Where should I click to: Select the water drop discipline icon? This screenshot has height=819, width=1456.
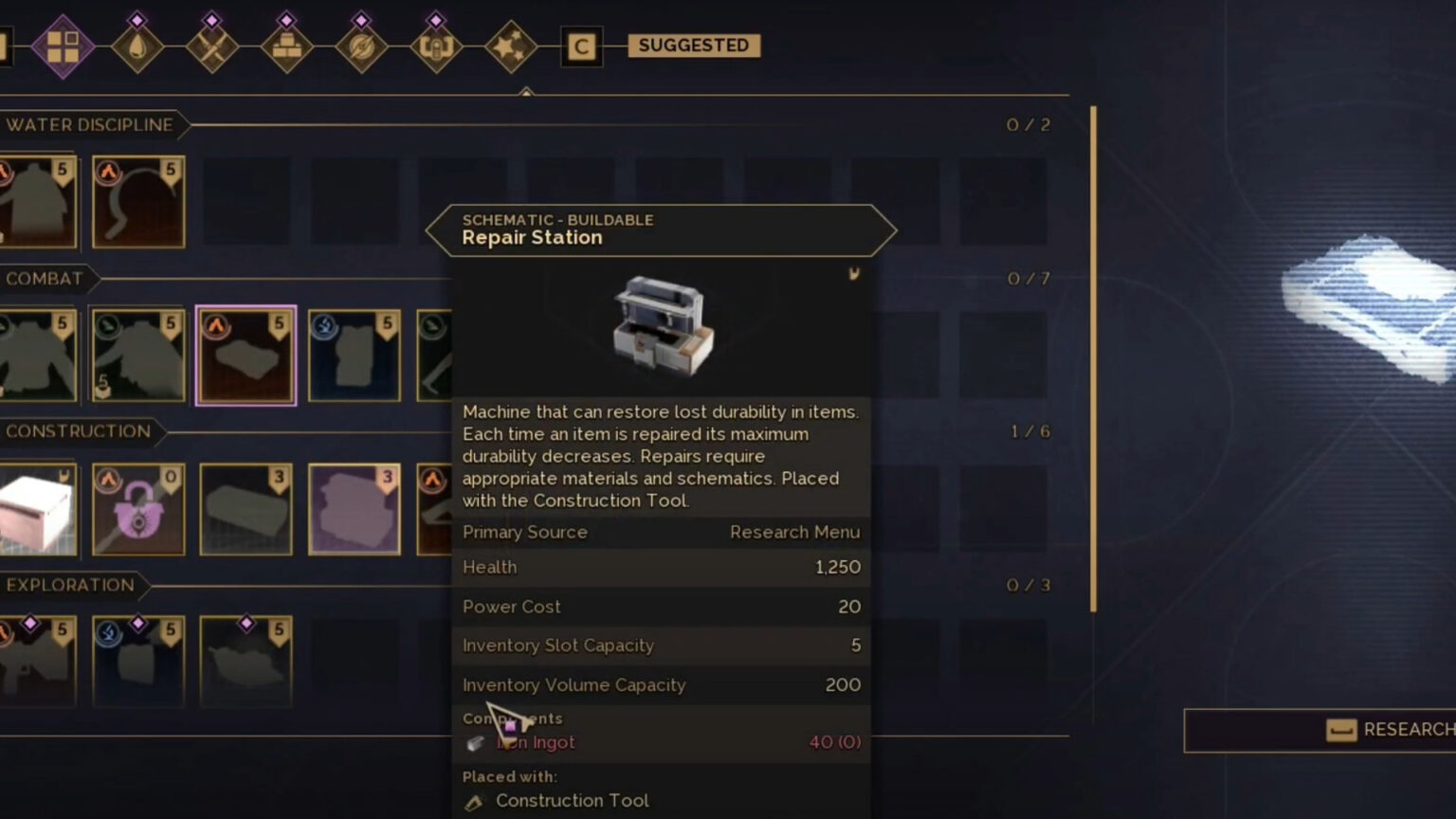(138, 45)
